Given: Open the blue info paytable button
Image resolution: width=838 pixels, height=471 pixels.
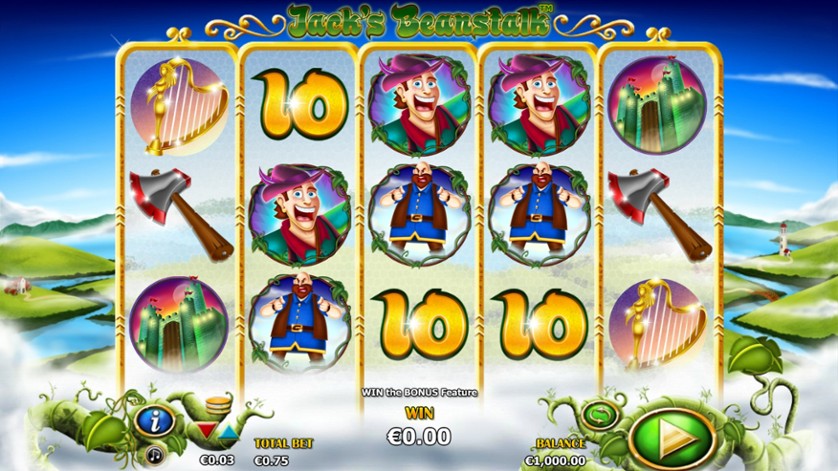Looking at the screenshot, I should coord(156,419).
